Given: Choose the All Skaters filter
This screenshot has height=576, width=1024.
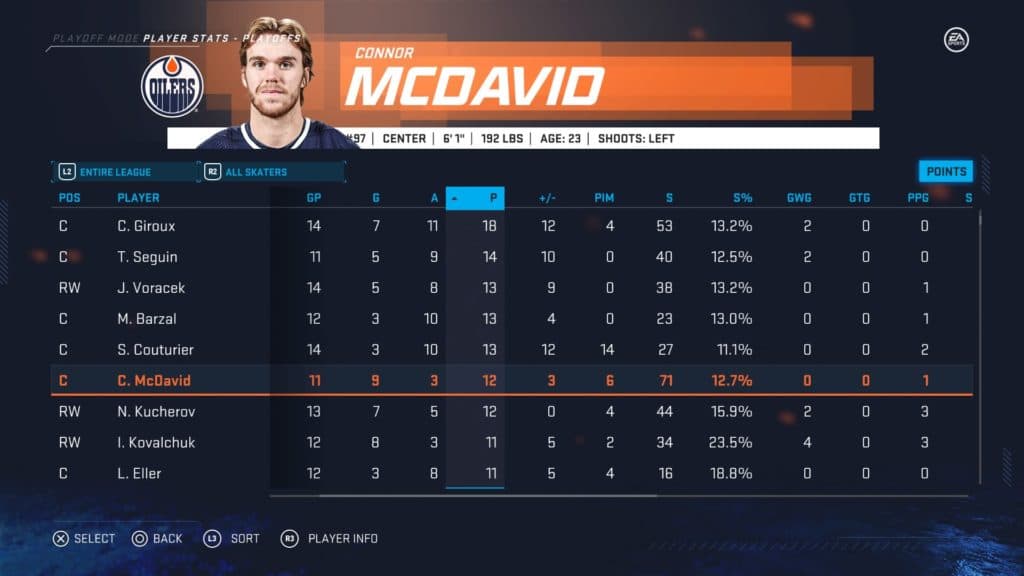Looking at the screenshot, I should point(270,172).
